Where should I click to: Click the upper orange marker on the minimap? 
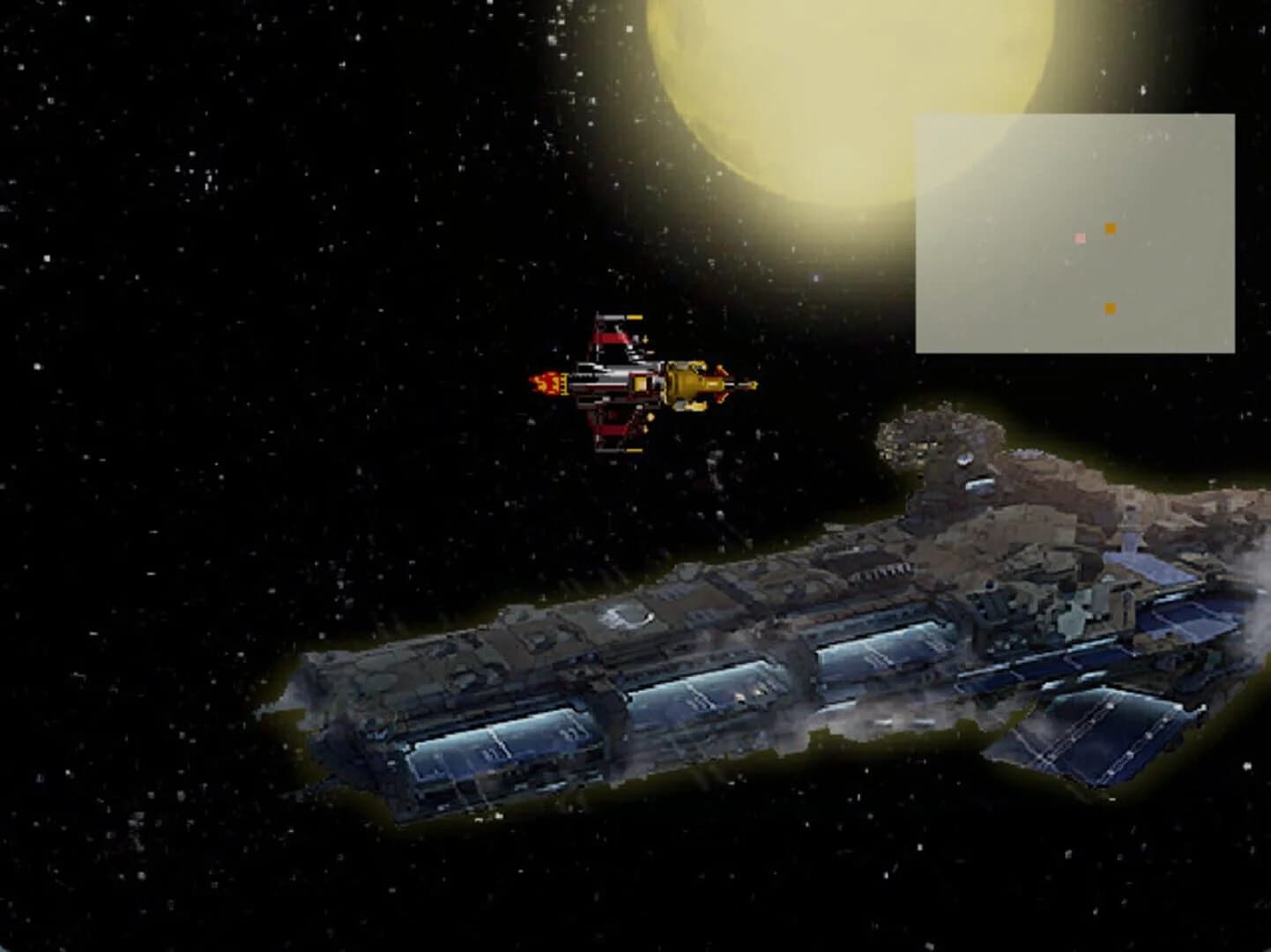[x=1111, y=229]
